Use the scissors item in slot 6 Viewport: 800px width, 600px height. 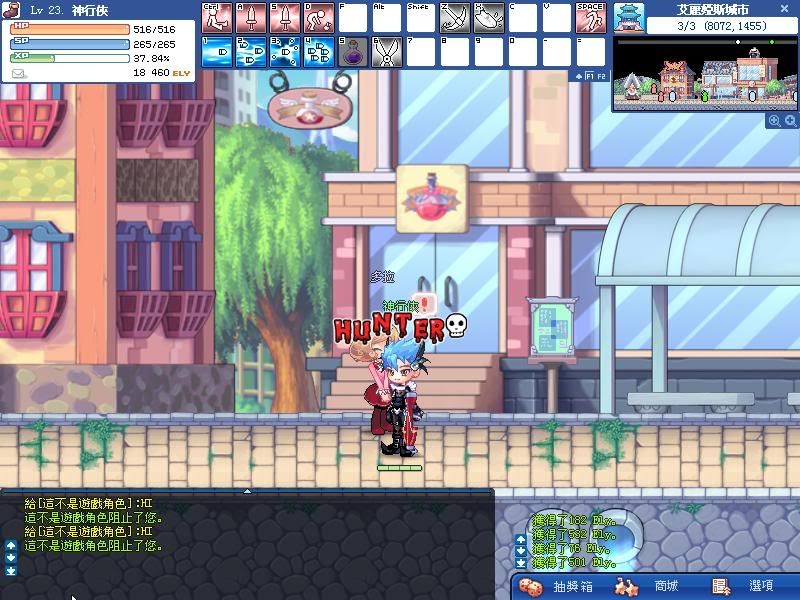386,52
